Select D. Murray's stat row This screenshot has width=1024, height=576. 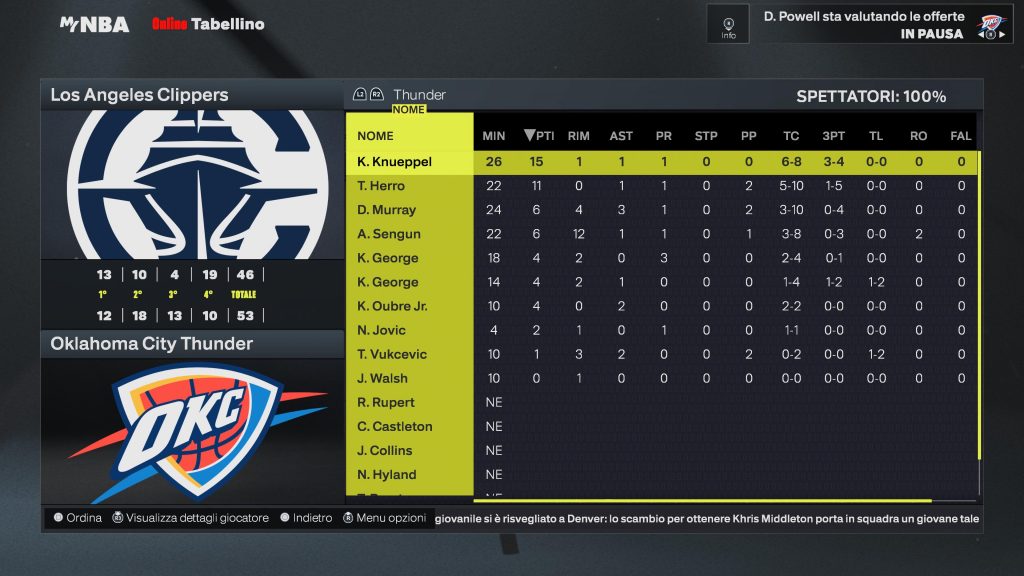pyautogui.click(x=386, y=210)
